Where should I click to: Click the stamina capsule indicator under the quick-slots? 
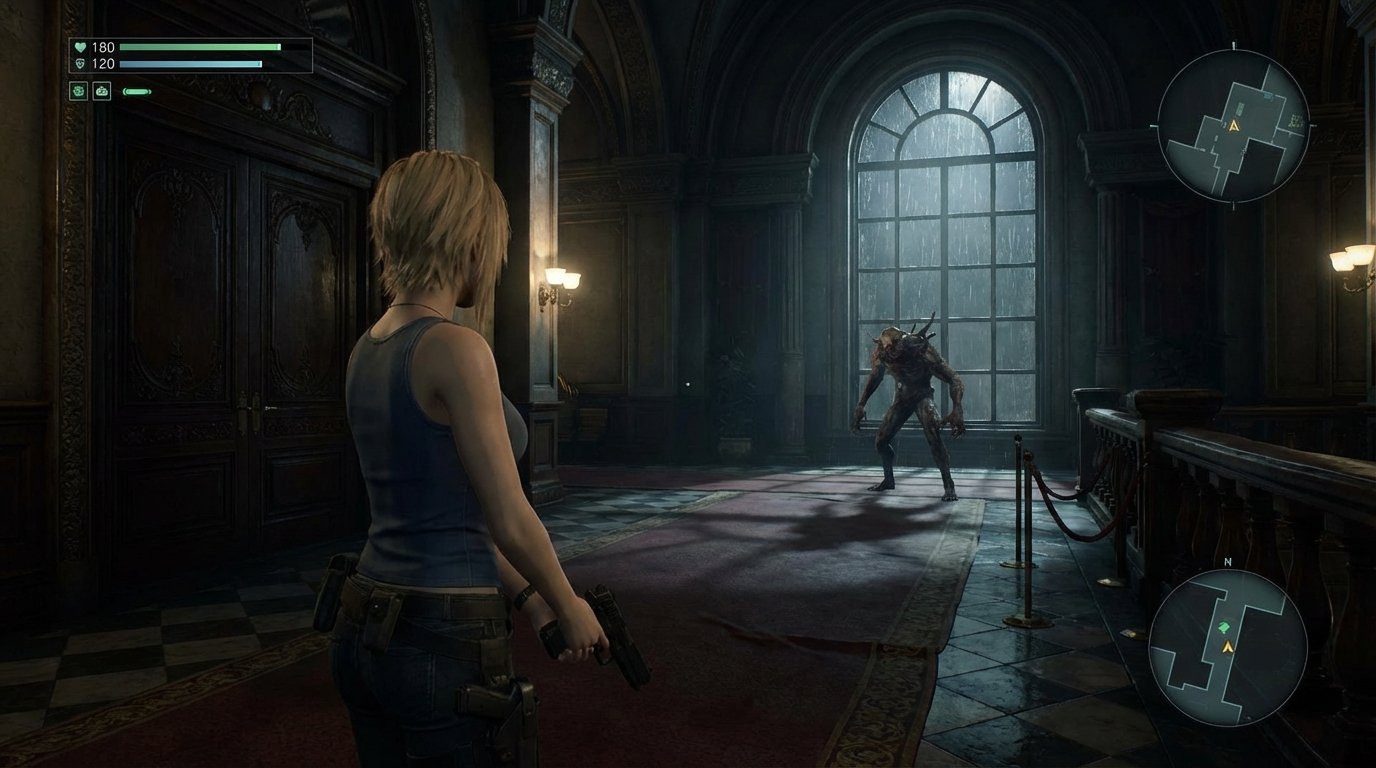(136, 91)
